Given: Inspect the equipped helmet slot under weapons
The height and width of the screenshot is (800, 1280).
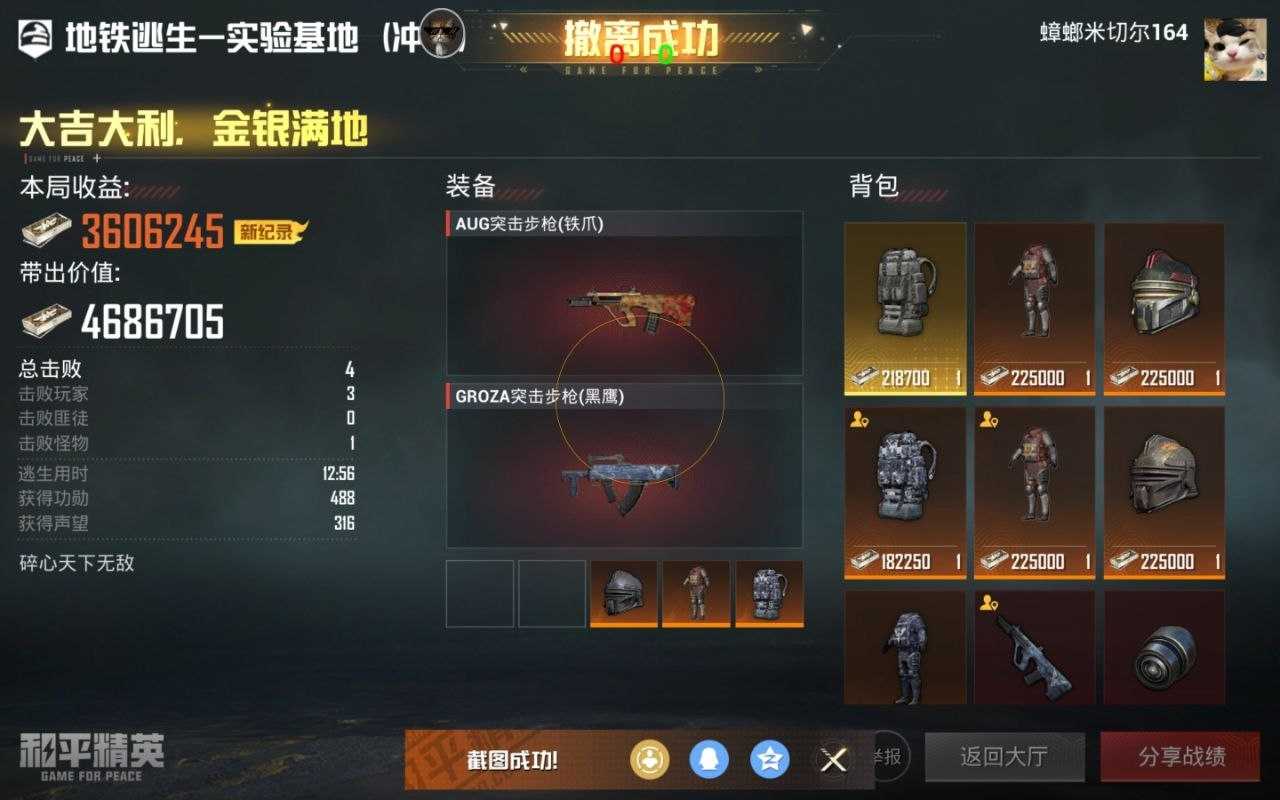Looking at the screenshot, I should [x=624, y=594].
